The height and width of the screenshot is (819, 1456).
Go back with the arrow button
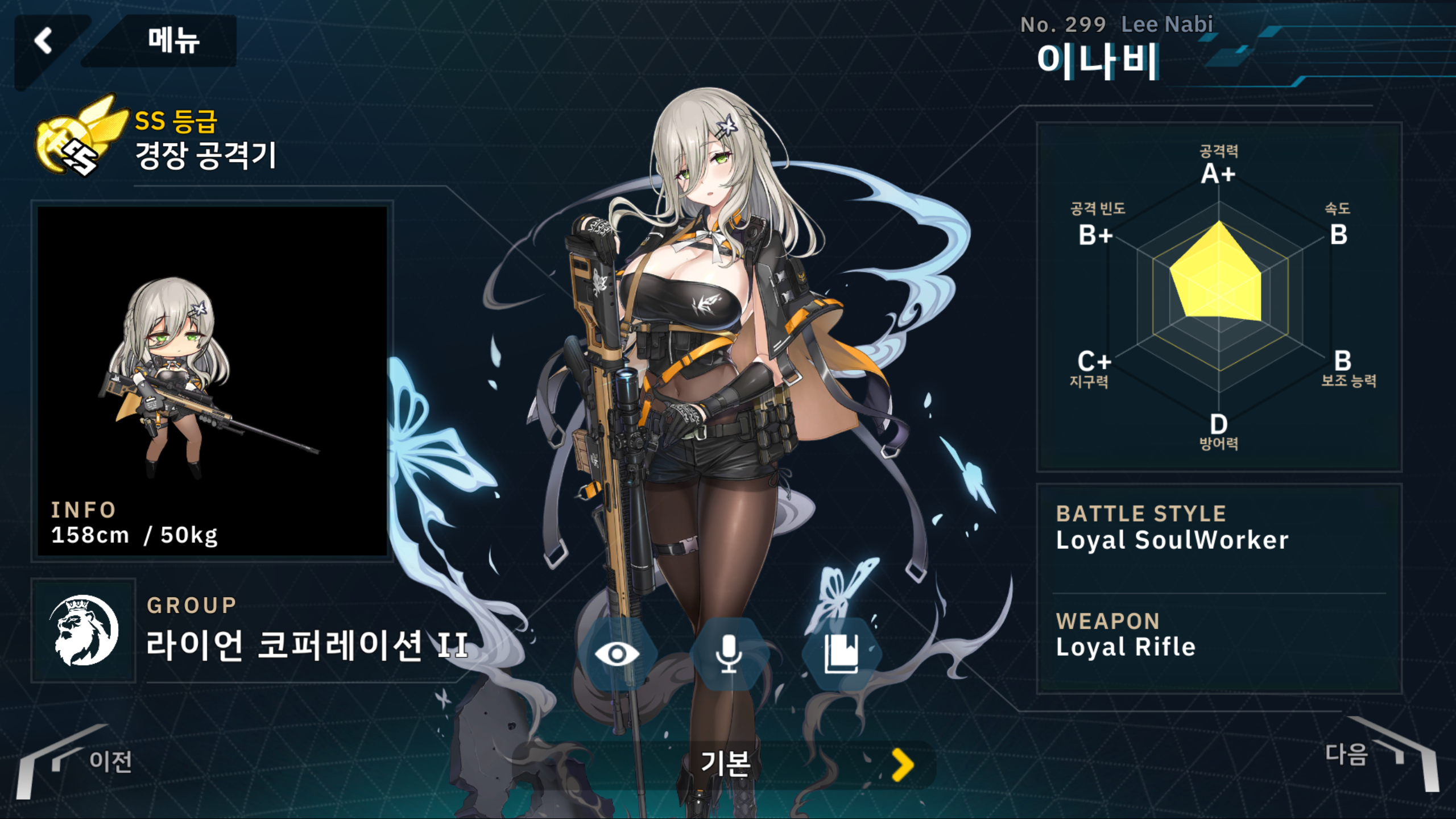pos(44,41)
